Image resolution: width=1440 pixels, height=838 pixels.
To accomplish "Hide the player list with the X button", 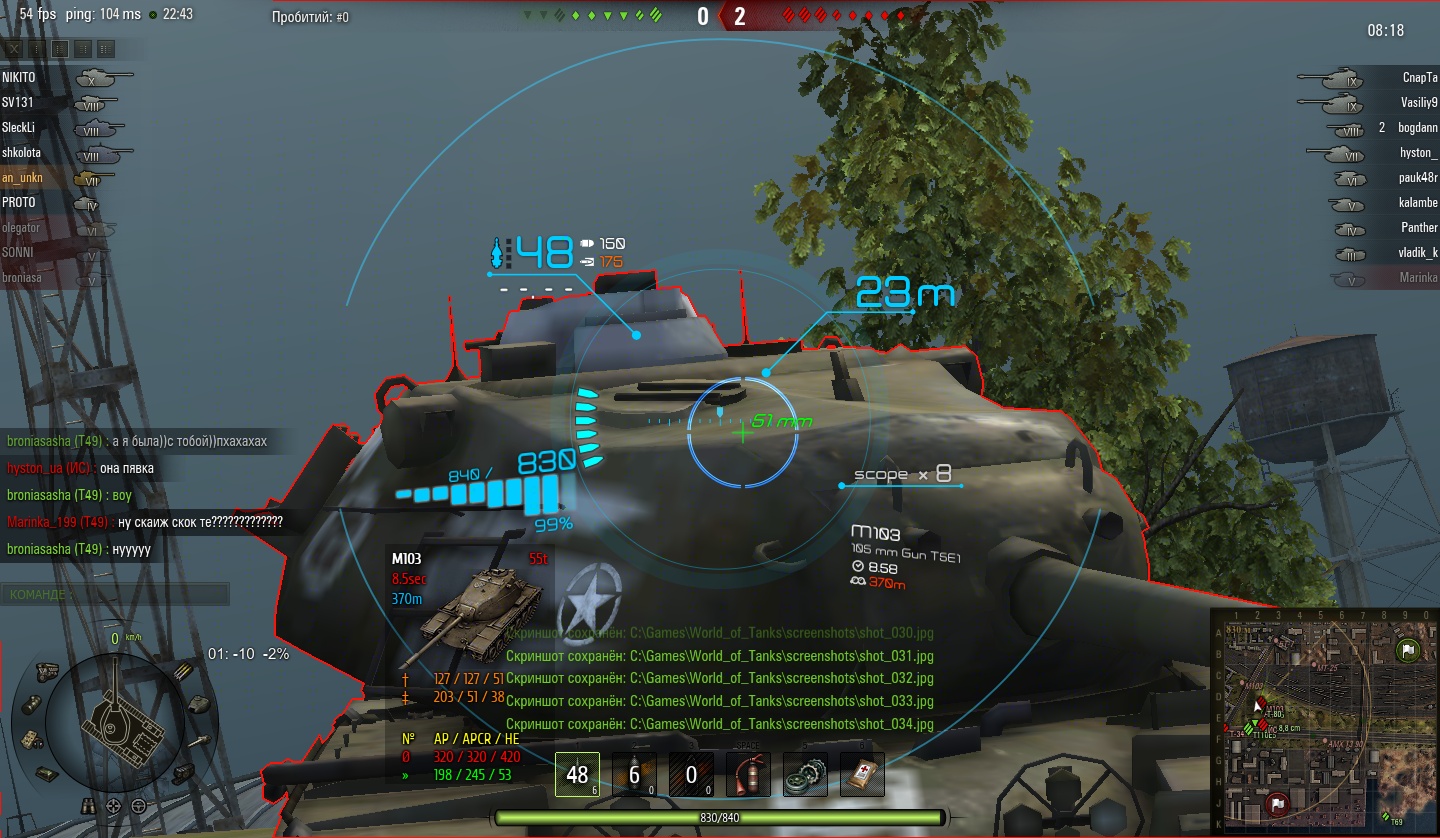I will pos(13,48).
